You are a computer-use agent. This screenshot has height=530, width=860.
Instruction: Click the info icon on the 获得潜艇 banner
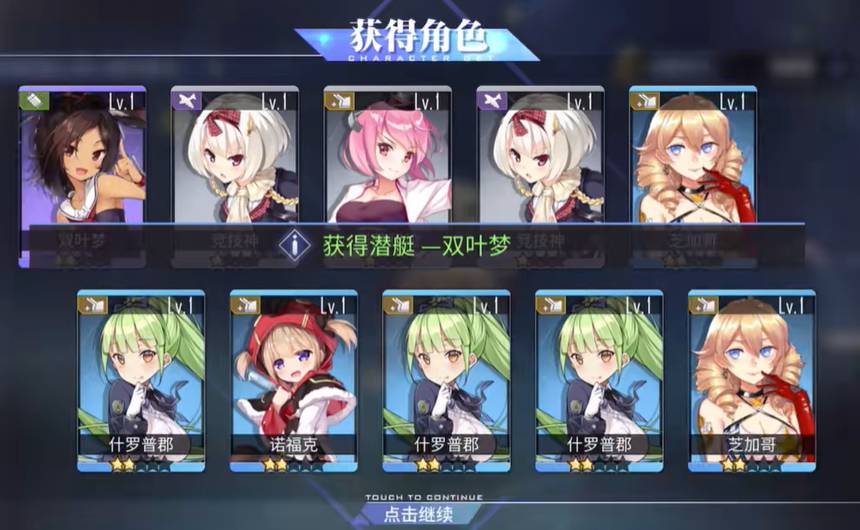pos(294,244)
